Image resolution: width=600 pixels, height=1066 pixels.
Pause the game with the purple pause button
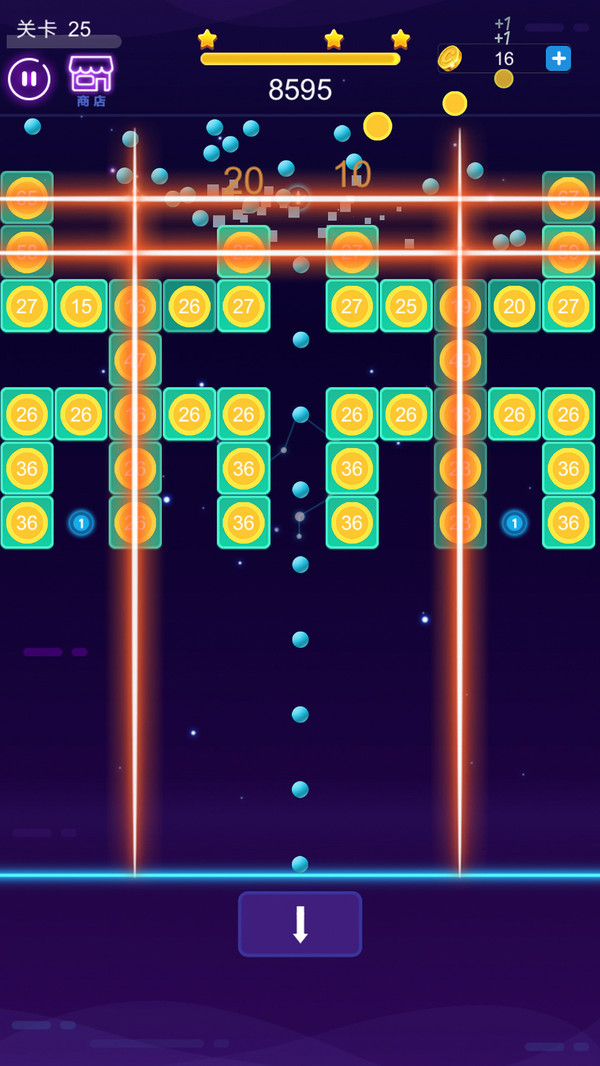tap(29, 79)
